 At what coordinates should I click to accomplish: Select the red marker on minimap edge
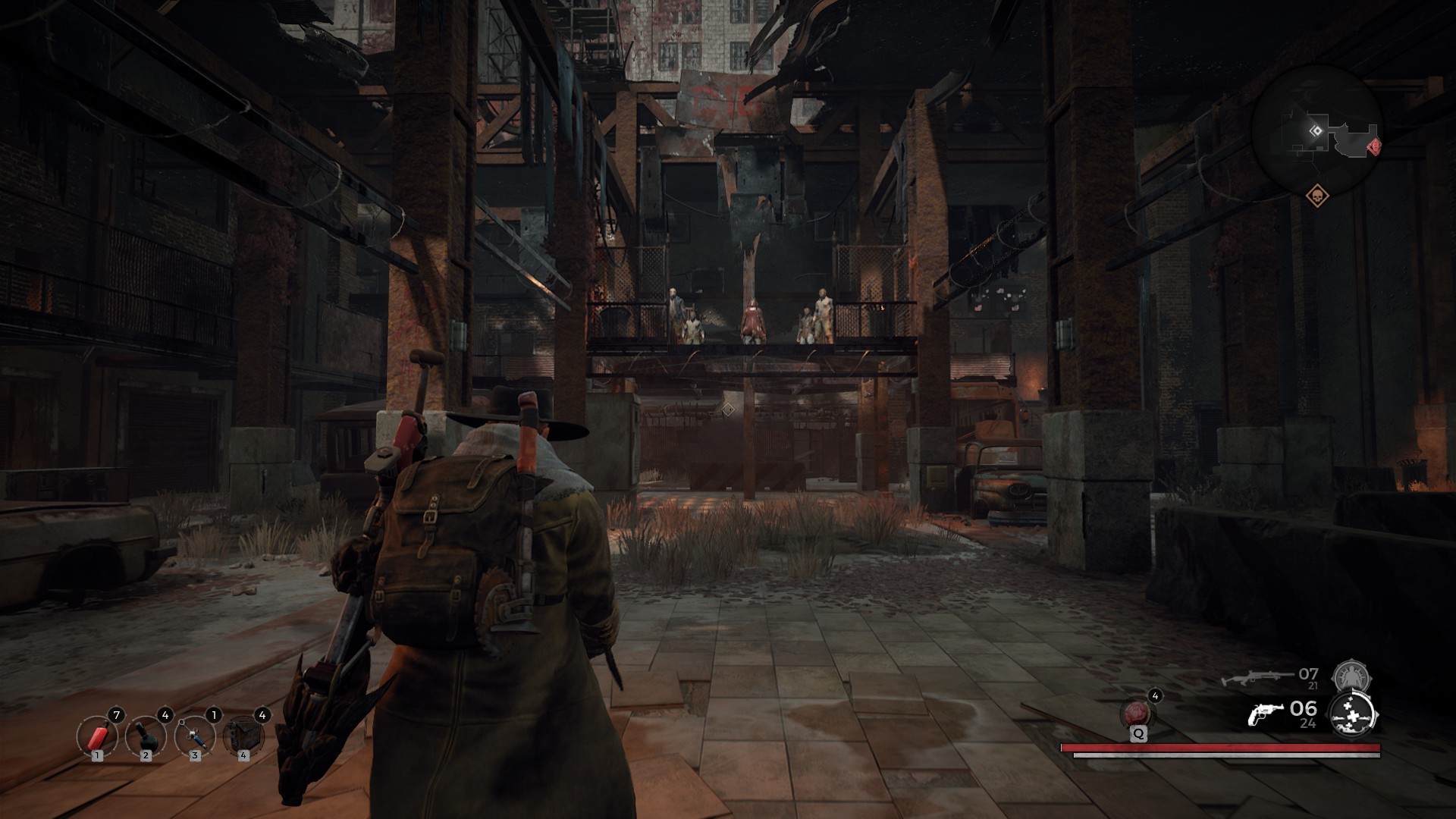pyautogui.click(x=1373, y=146)
